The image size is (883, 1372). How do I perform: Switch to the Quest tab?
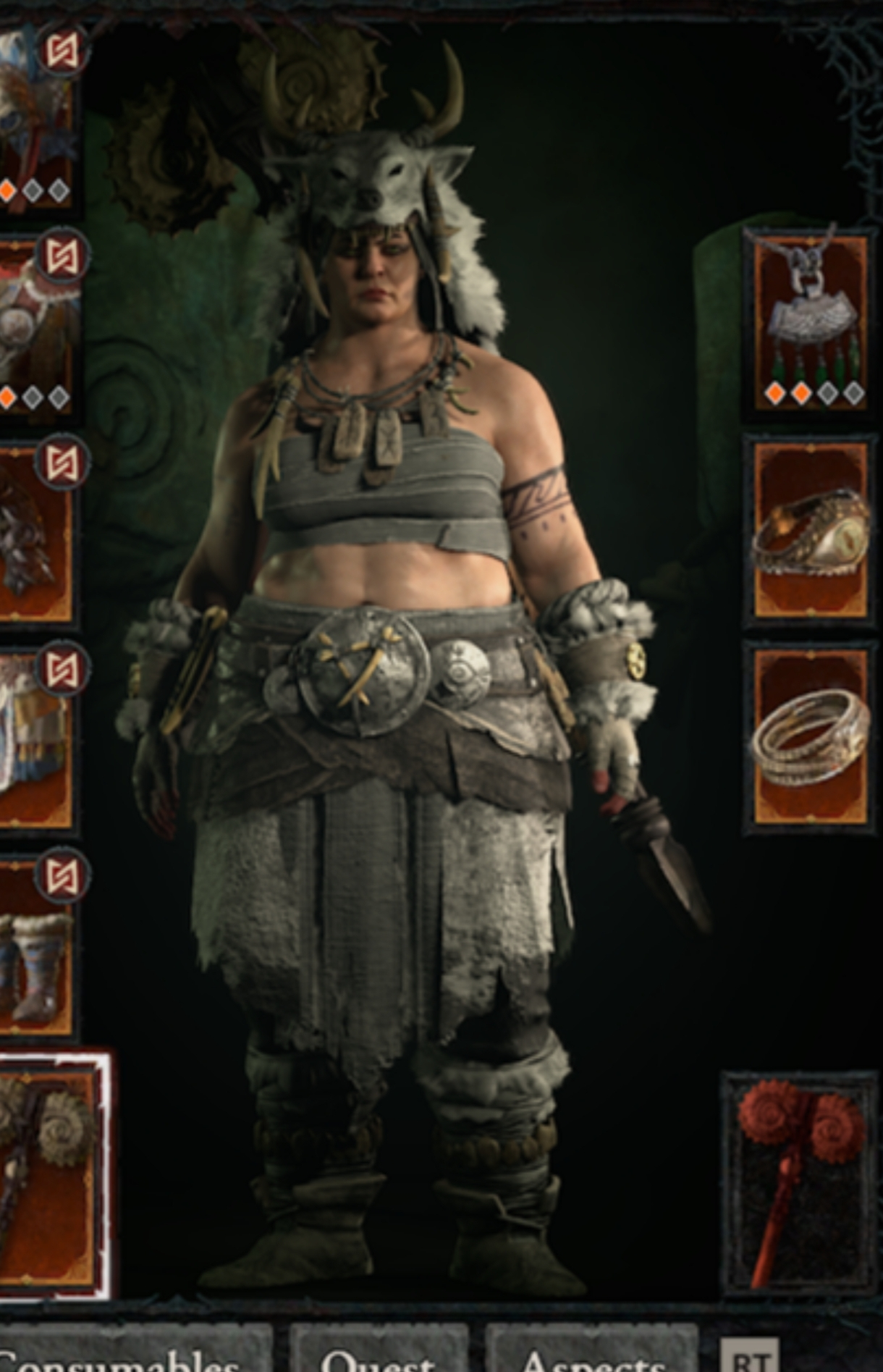pyautogui.click(x=378, y=1354)
